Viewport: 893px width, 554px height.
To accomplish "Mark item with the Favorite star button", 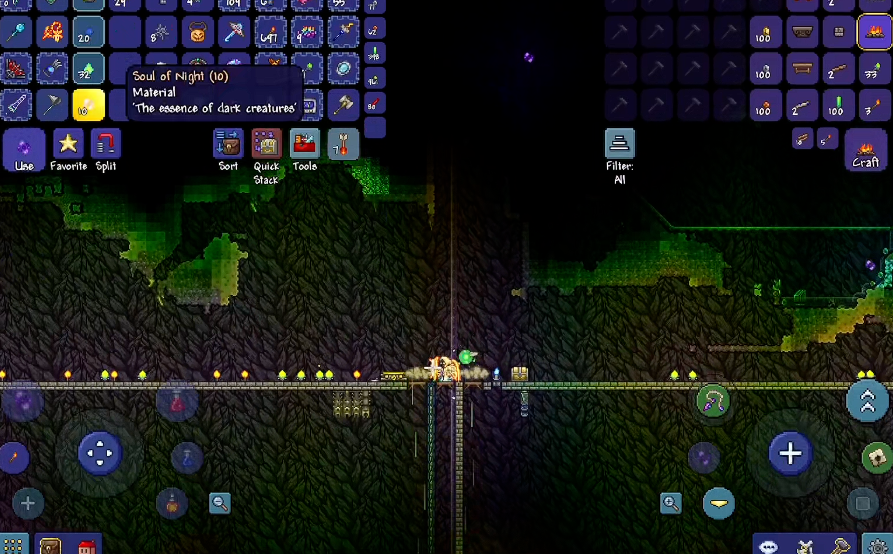I will pos(68,146).
